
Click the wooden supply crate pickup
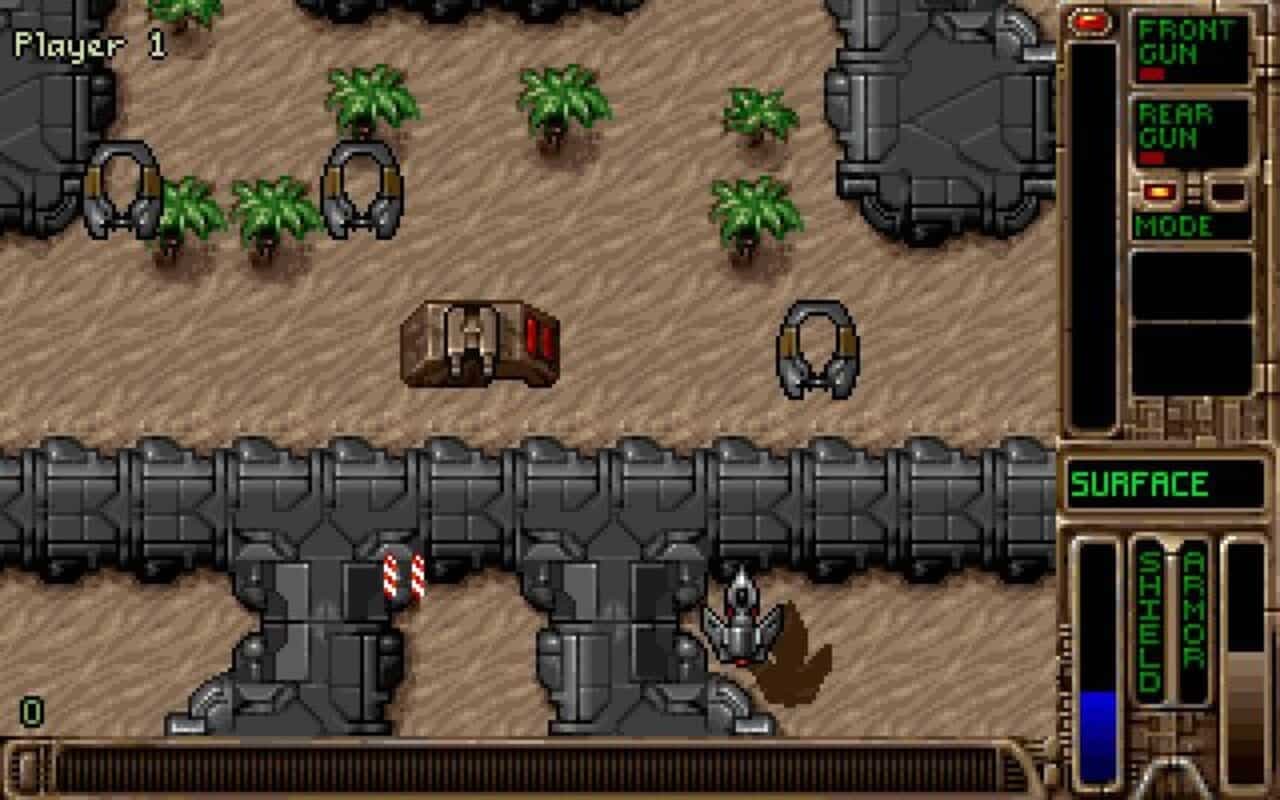(x=480, y=345)
